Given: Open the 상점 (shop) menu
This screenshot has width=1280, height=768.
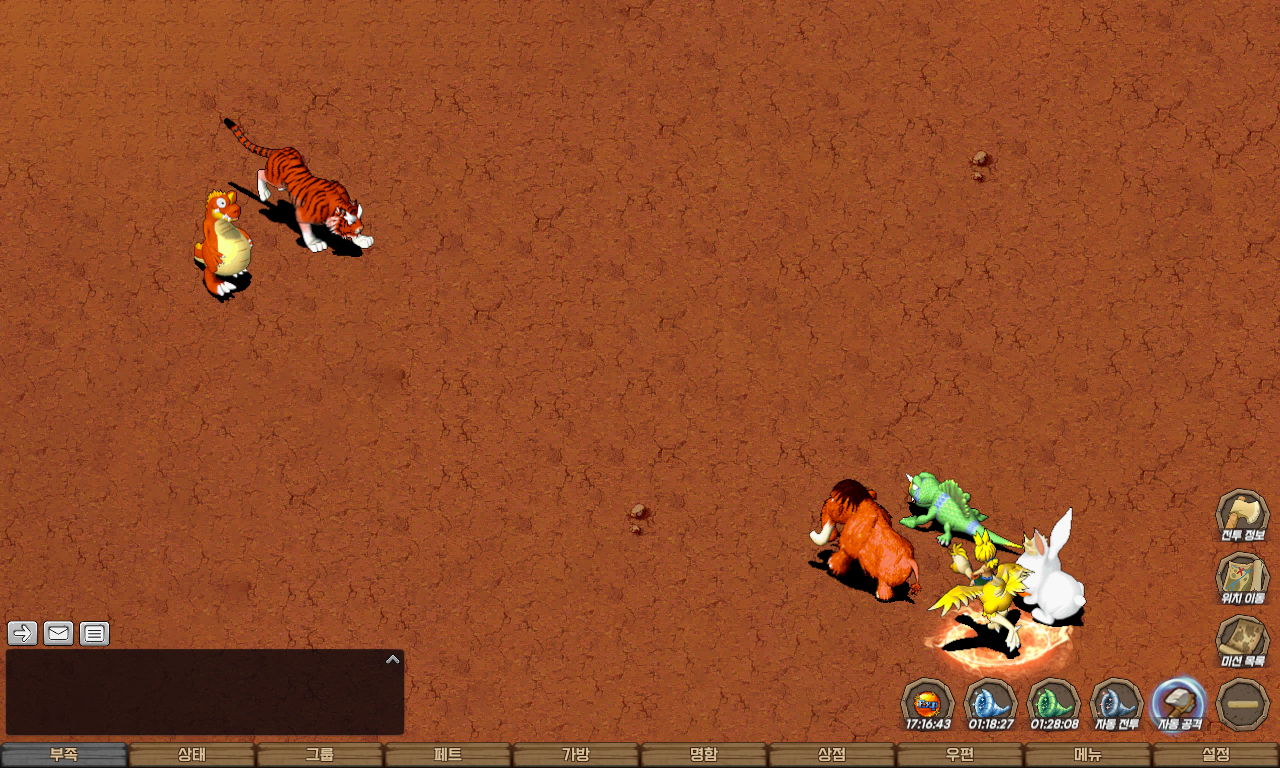Looking at the screenshot, I should (832, 755).
